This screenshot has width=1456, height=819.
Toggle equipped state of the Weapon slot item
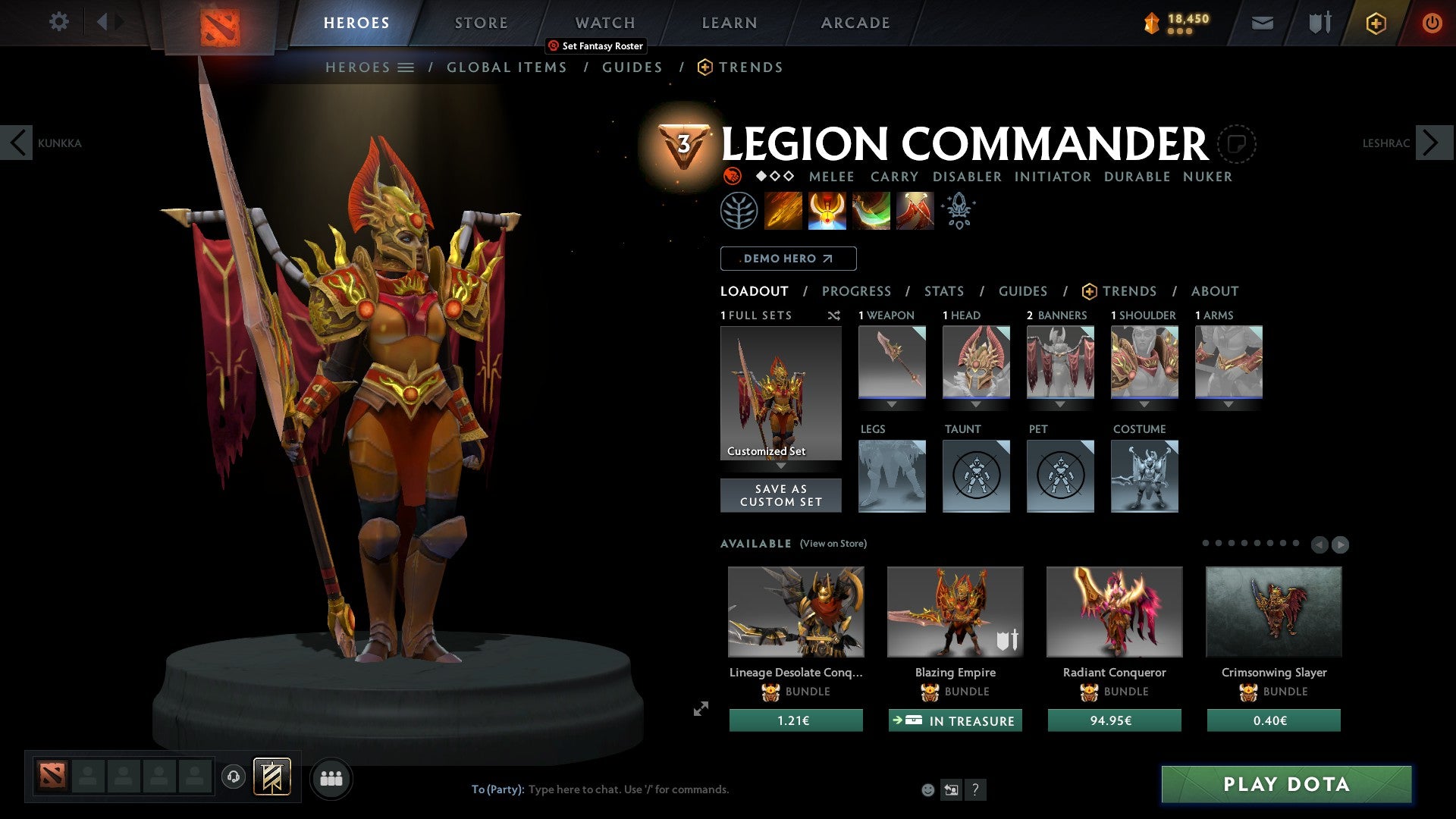point(892,362)
